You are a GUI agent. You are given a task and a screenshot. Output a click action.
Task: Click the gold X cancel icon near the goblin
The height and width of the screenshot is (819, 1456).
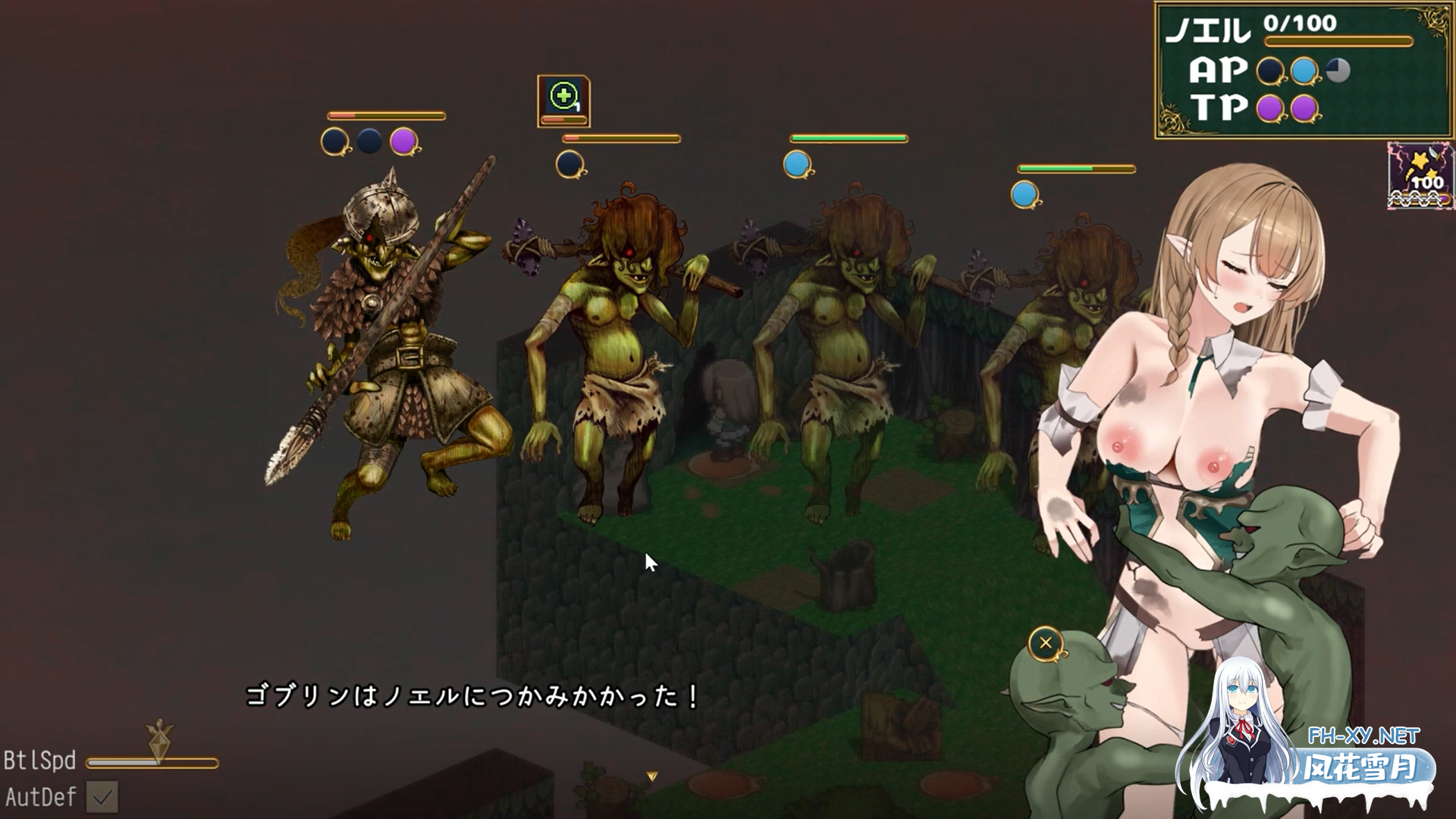pyautogui.click(x=1046, y=642)
